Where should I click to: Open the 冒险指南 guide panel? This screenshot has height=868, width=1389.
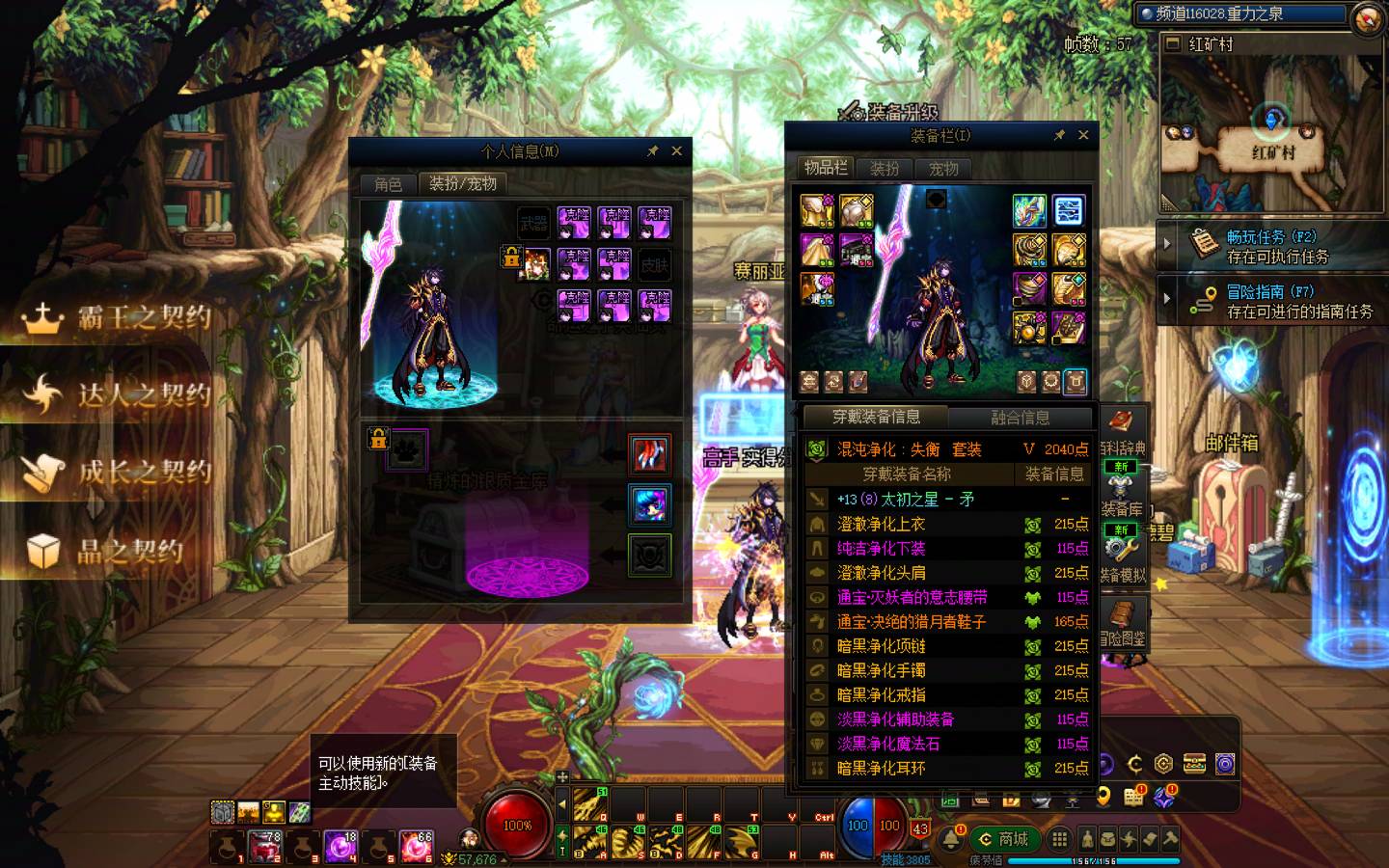click(1271, 301)
